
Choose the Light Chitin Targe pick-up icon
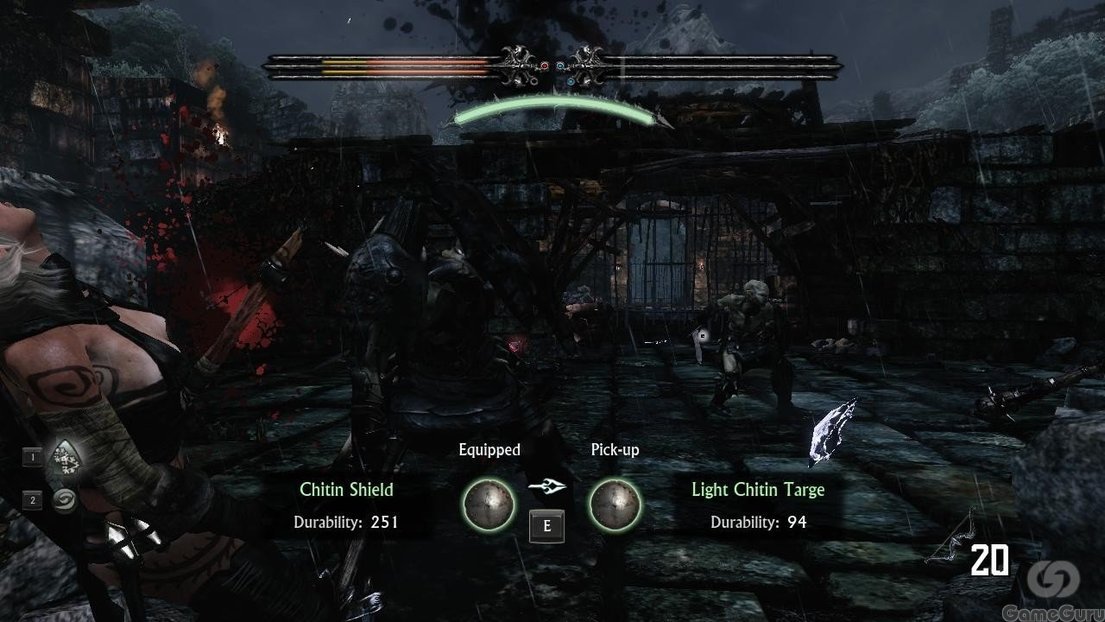614,504
